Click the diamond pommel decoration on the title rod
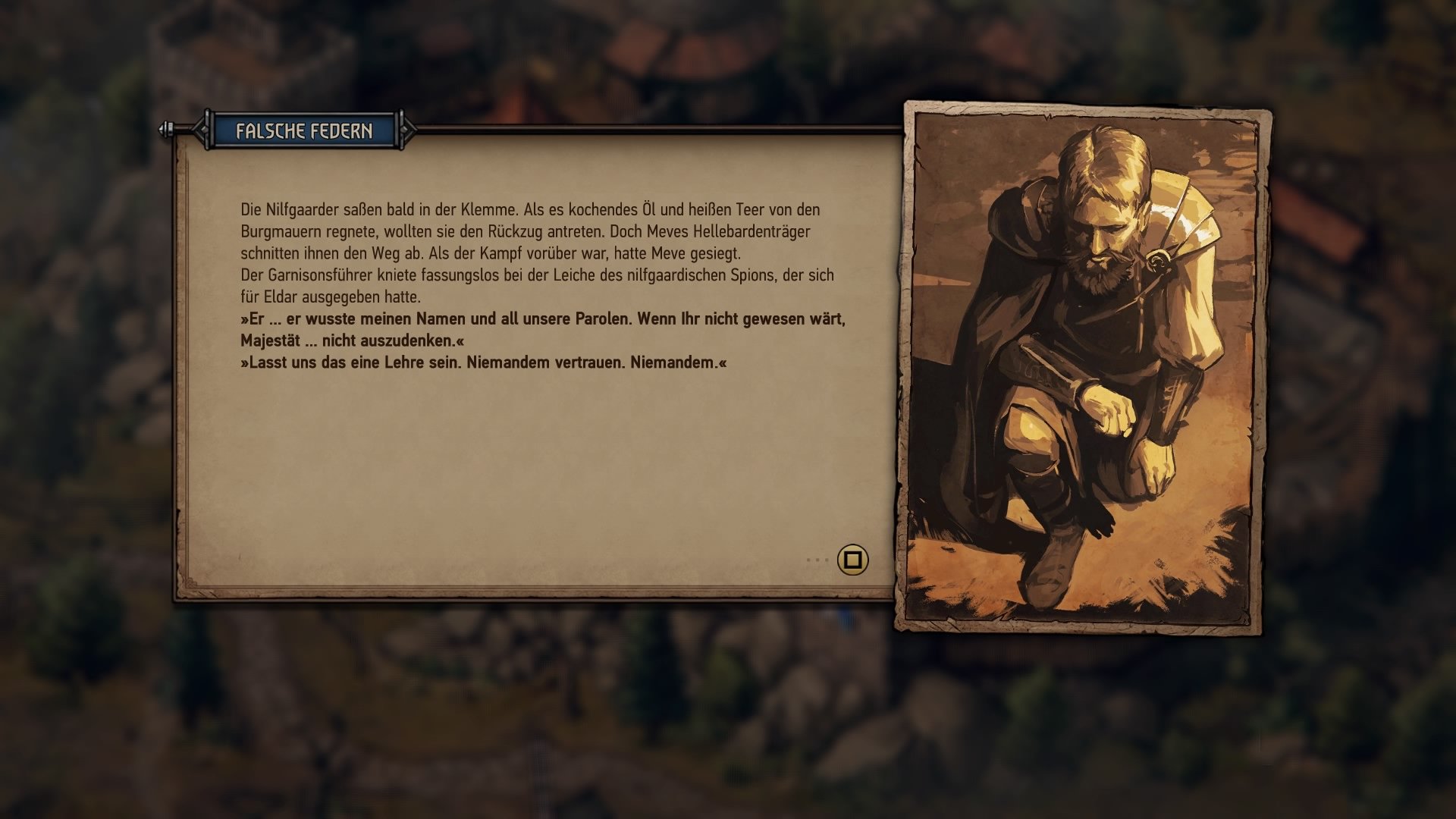Screen dimensions: 1456x819 pos(164,129)
